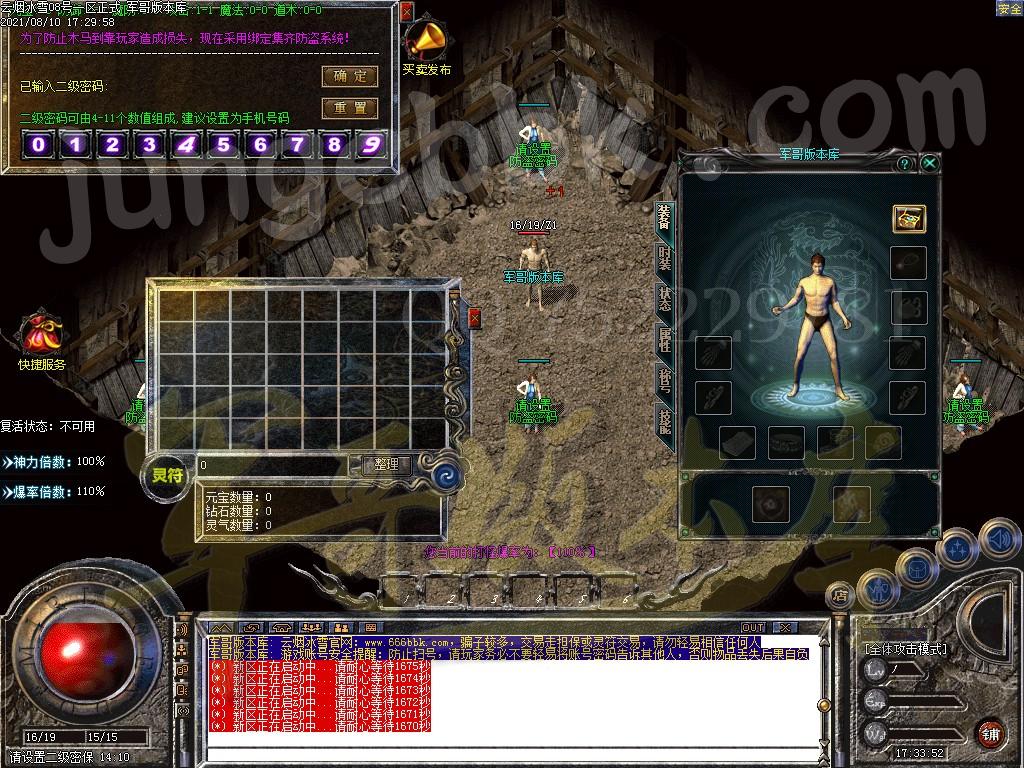
Task: Reset the password entry with 重置
Action: click(349, 108)
